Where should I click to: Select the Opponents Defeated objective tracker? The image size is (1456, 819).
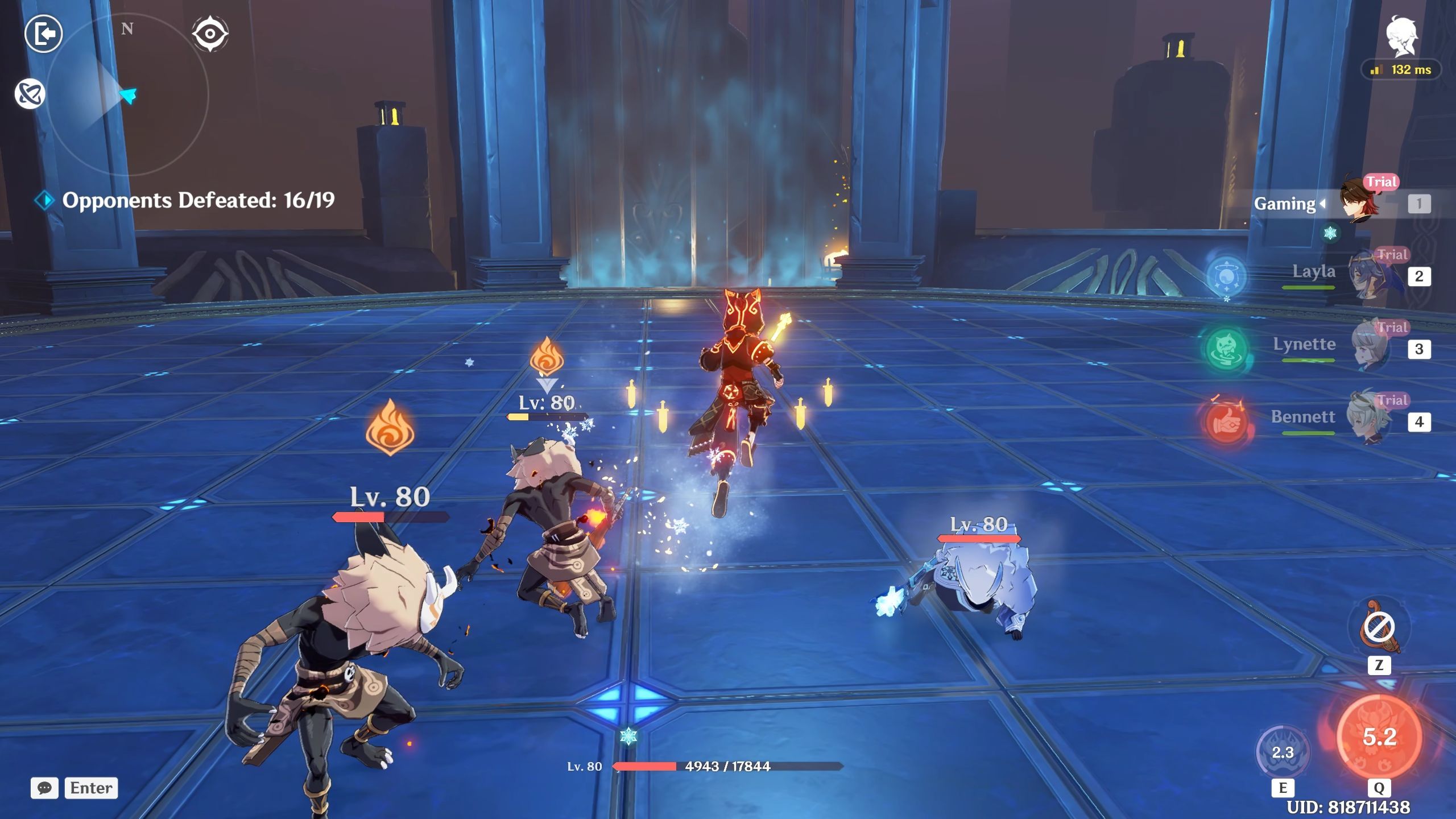pos(197,200)
